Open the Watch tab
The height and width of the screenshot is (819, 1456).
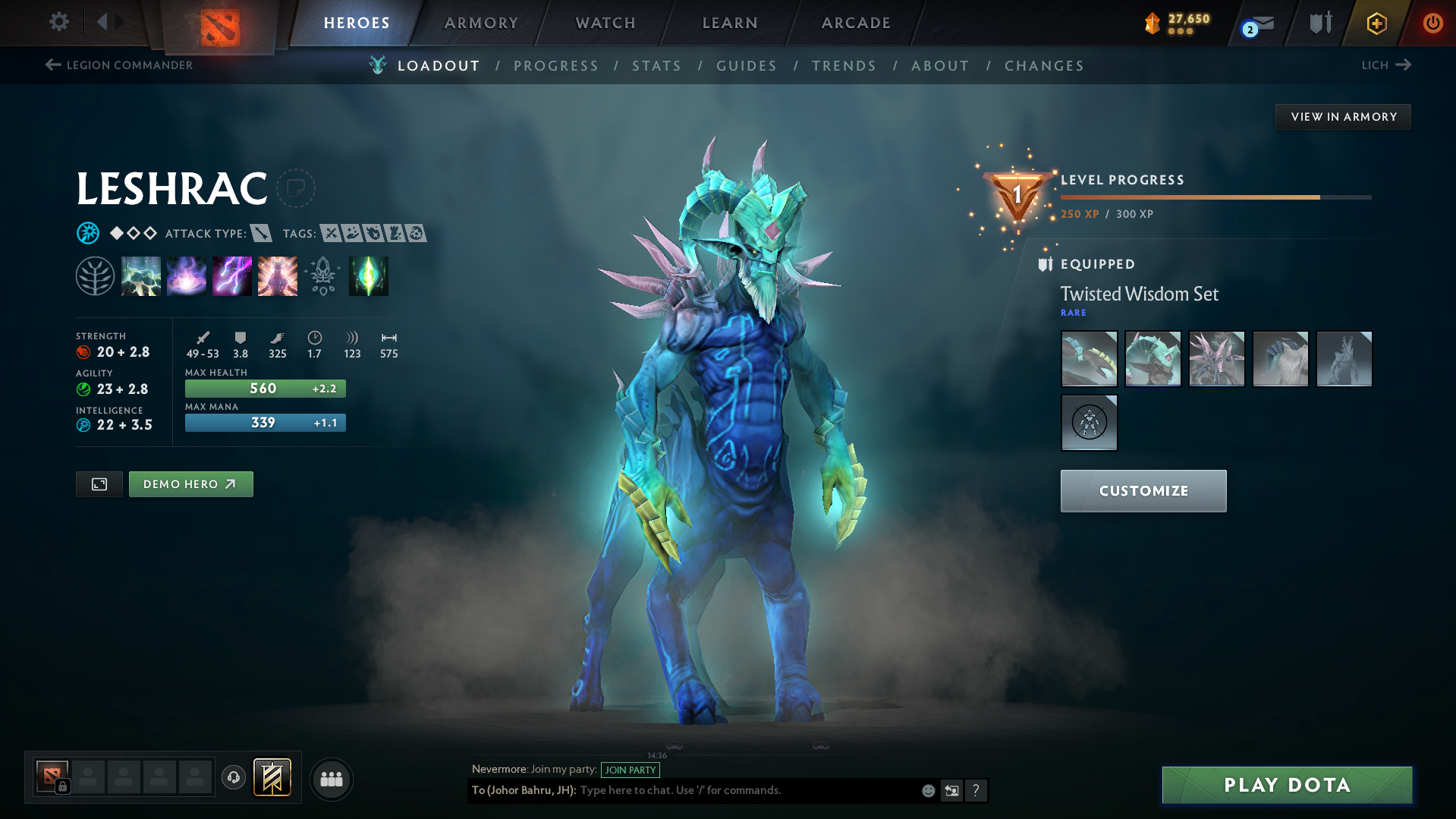605,23
